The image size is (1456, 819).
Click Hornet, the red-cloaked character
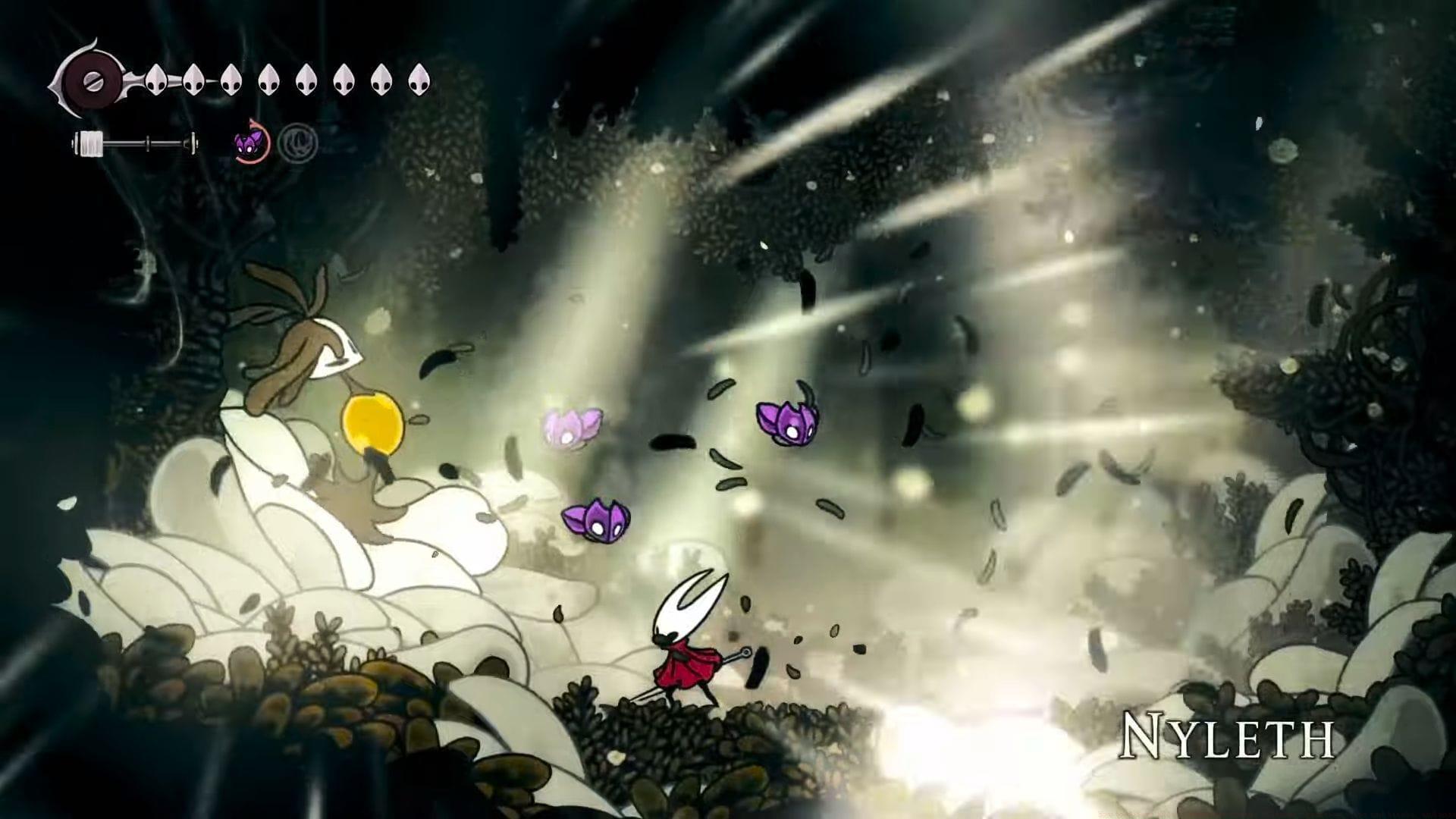point(686,652)
